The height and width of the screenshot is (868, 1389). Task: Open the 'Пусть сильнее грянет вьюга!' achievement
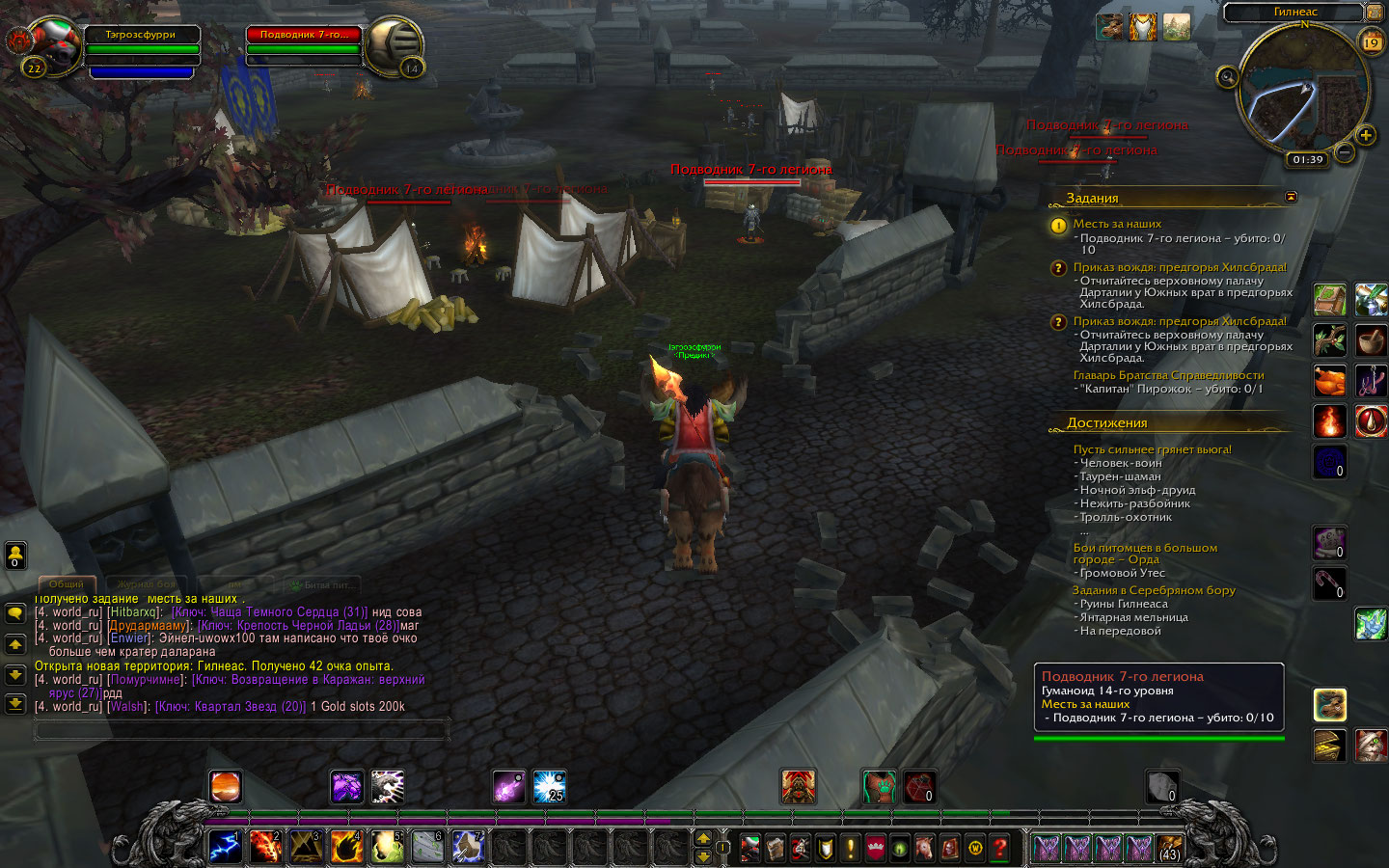1152,449
